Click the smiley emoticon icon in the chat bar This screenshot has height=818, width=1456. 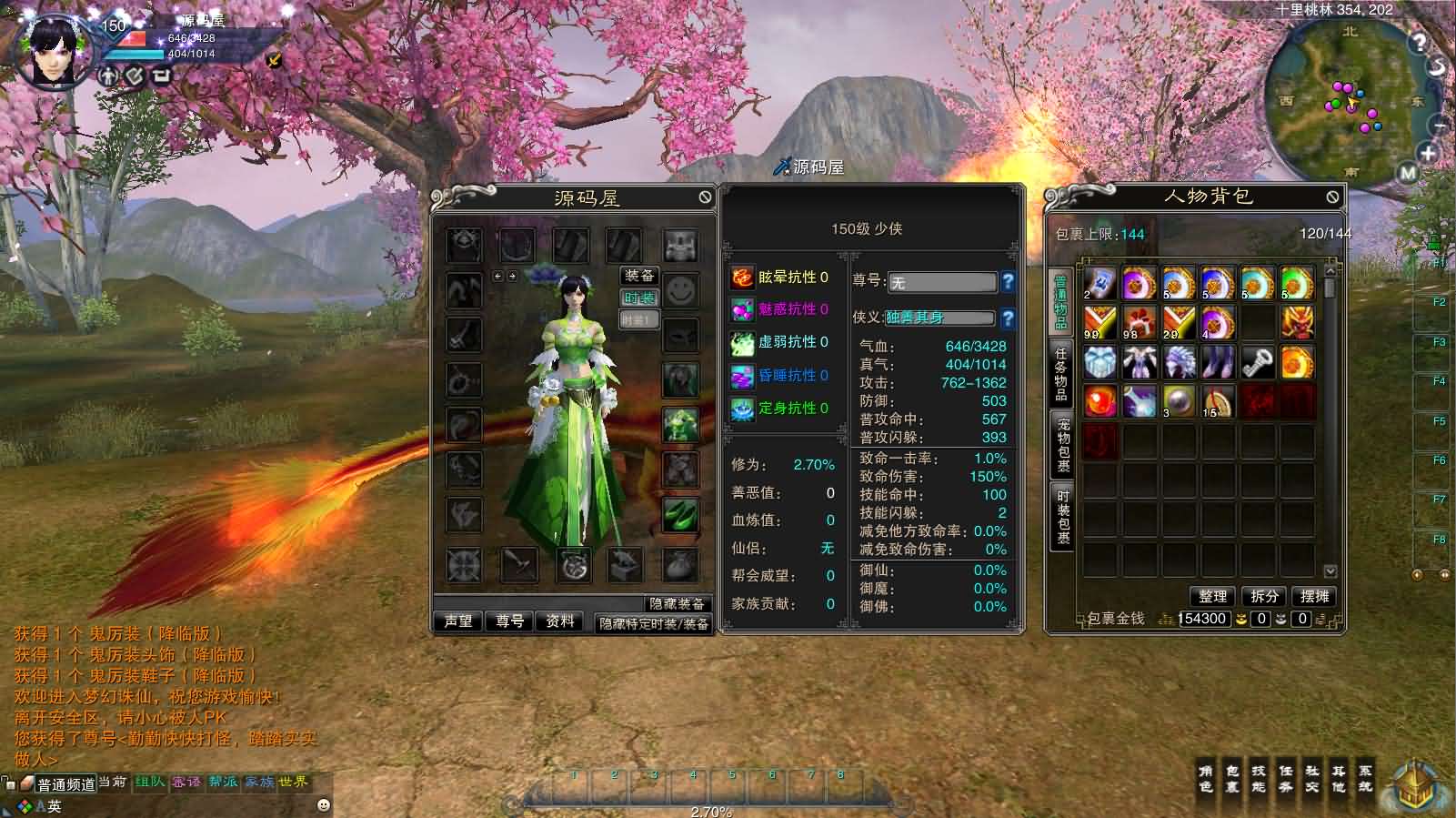point(324,806)
